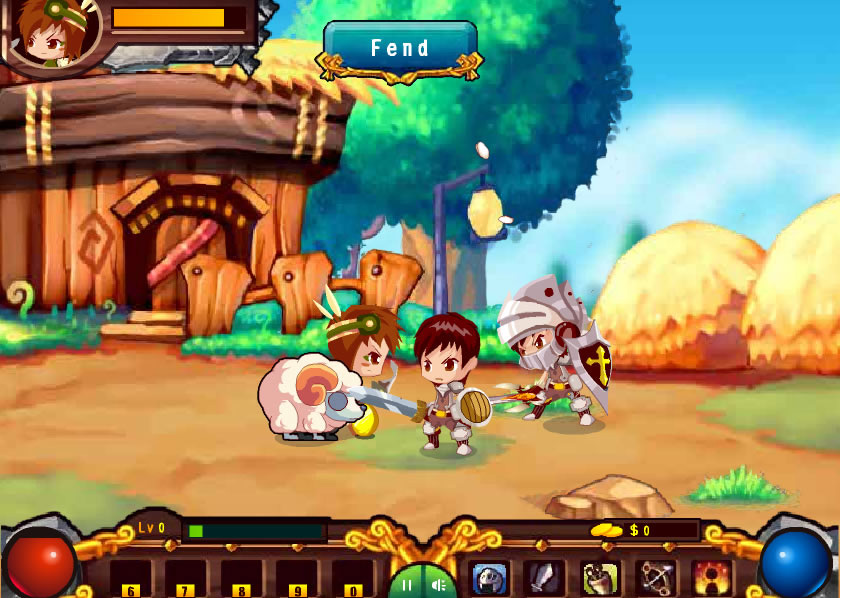Use the green pouch skill icon
841x598 pixels.
coord(600,578)
